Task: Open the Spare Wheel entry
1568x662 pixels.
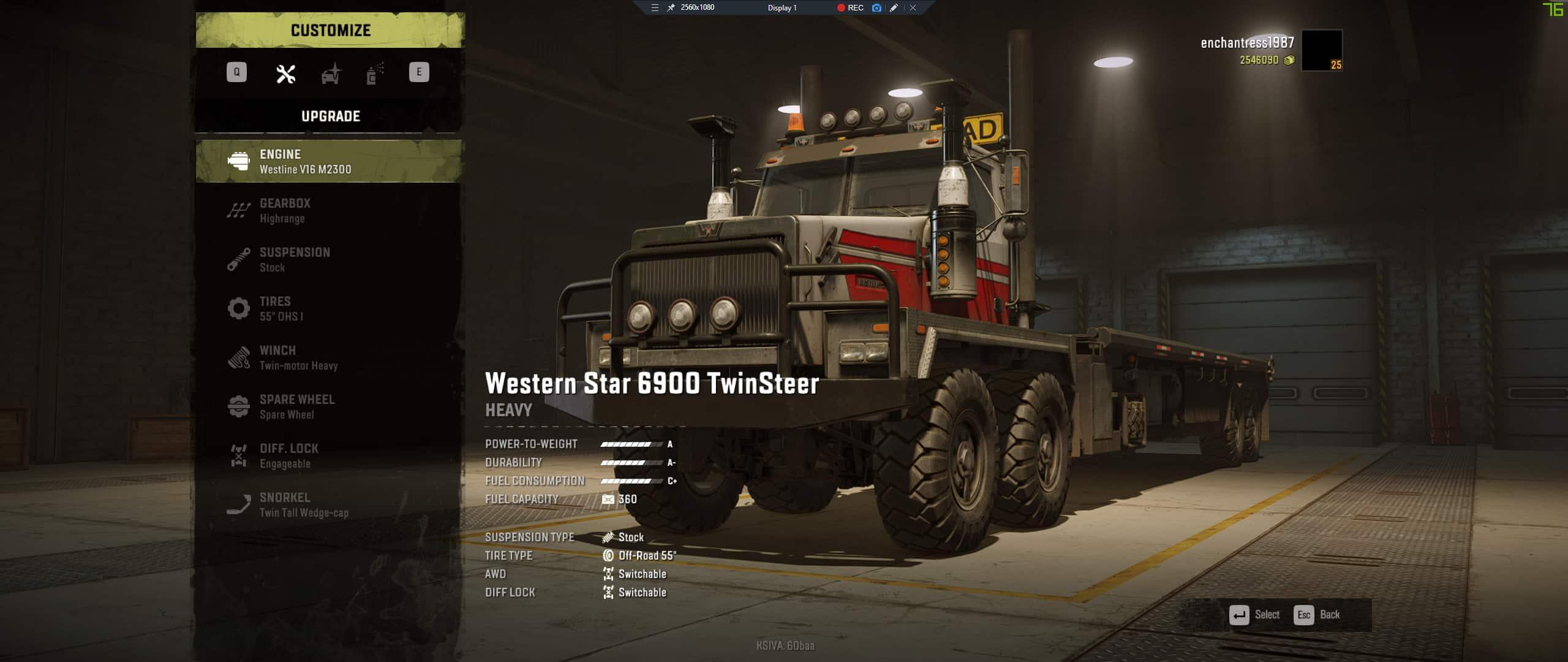Action: click(329, 406)
